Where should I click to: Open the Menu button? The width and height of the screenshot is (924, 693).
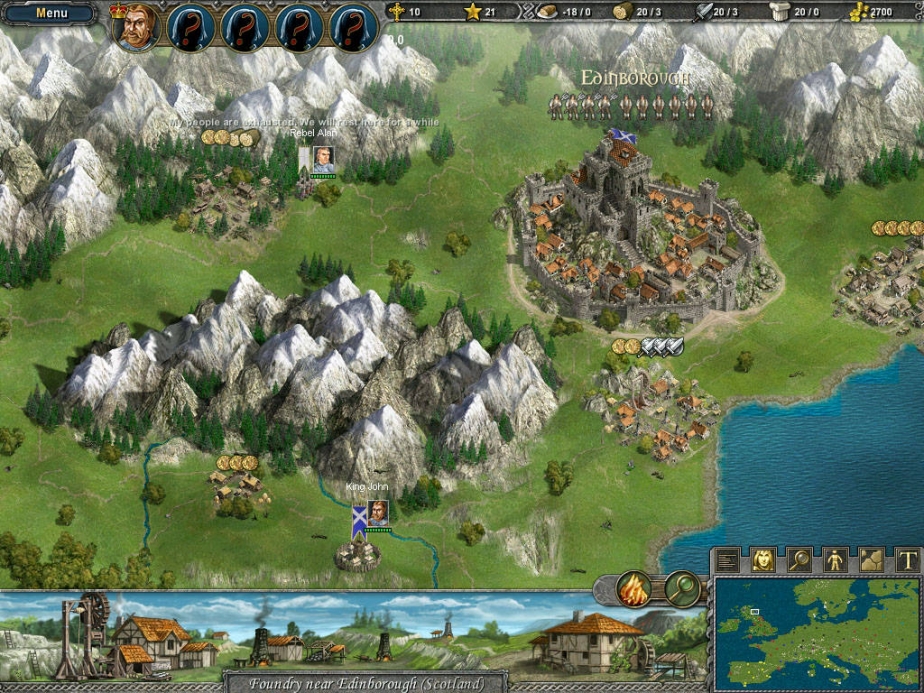(x=51, y=14)
